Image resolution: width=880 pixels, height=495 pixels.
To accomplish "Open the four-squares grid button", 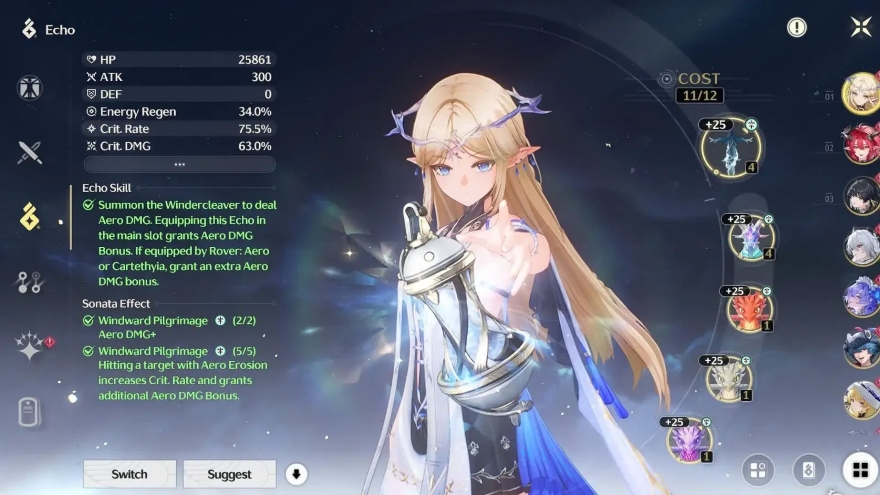I will pyautogui.click(x=859, y=470).
